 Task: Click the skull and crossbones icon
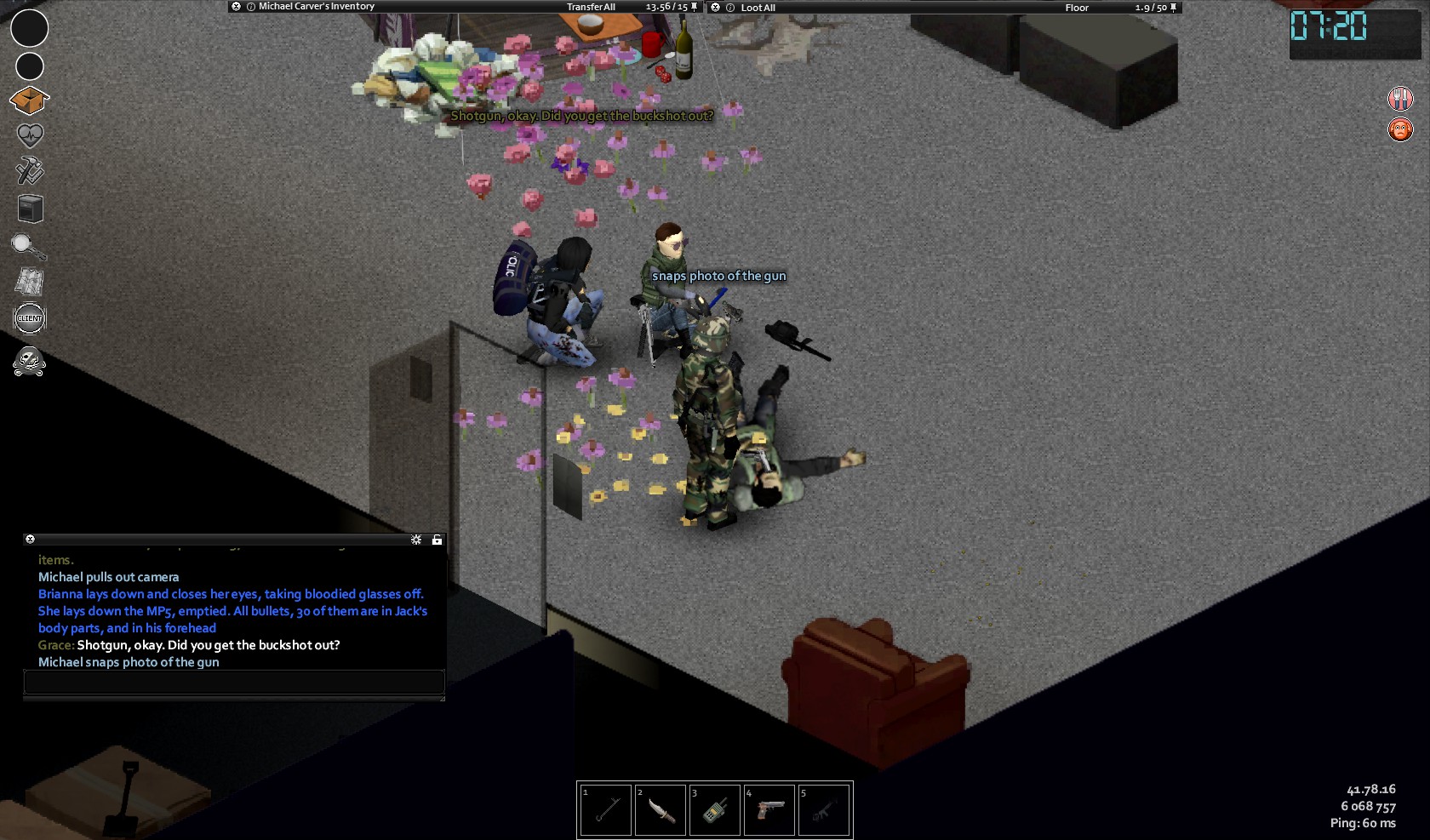tap(30, 362)
